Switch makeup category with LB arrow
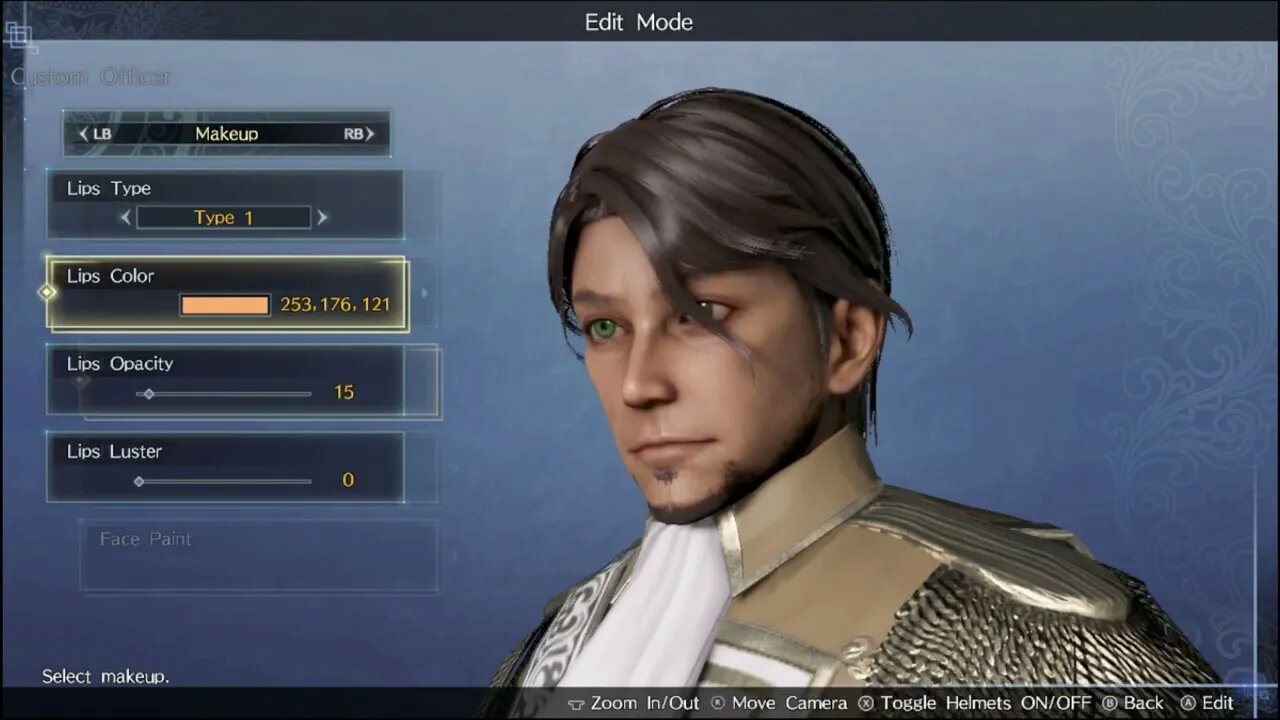This screenshot has width=1280, height=720. click(x=82, y=133)
